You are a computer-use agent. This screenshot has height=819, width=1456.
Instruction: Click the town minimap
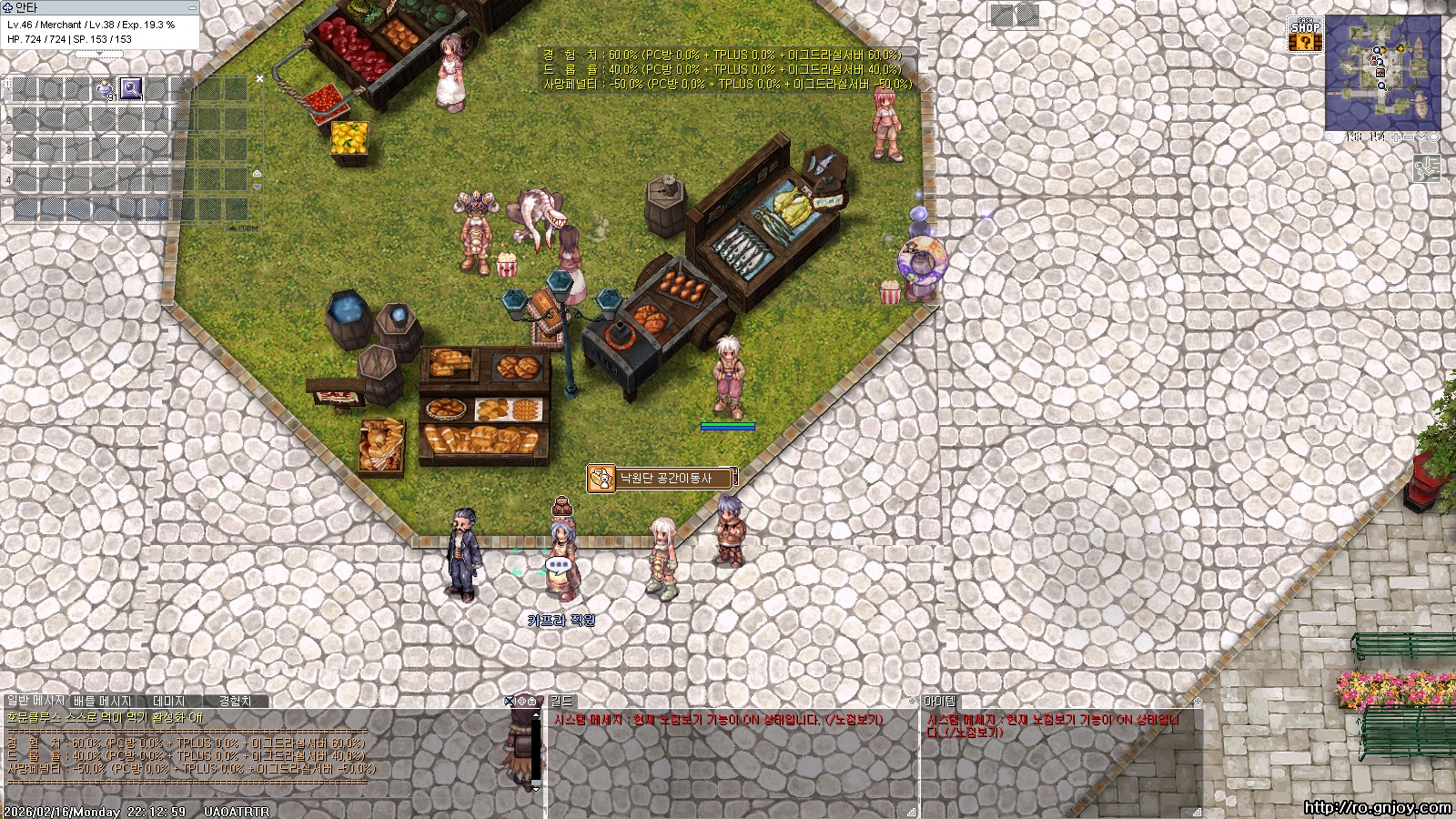1383,73
